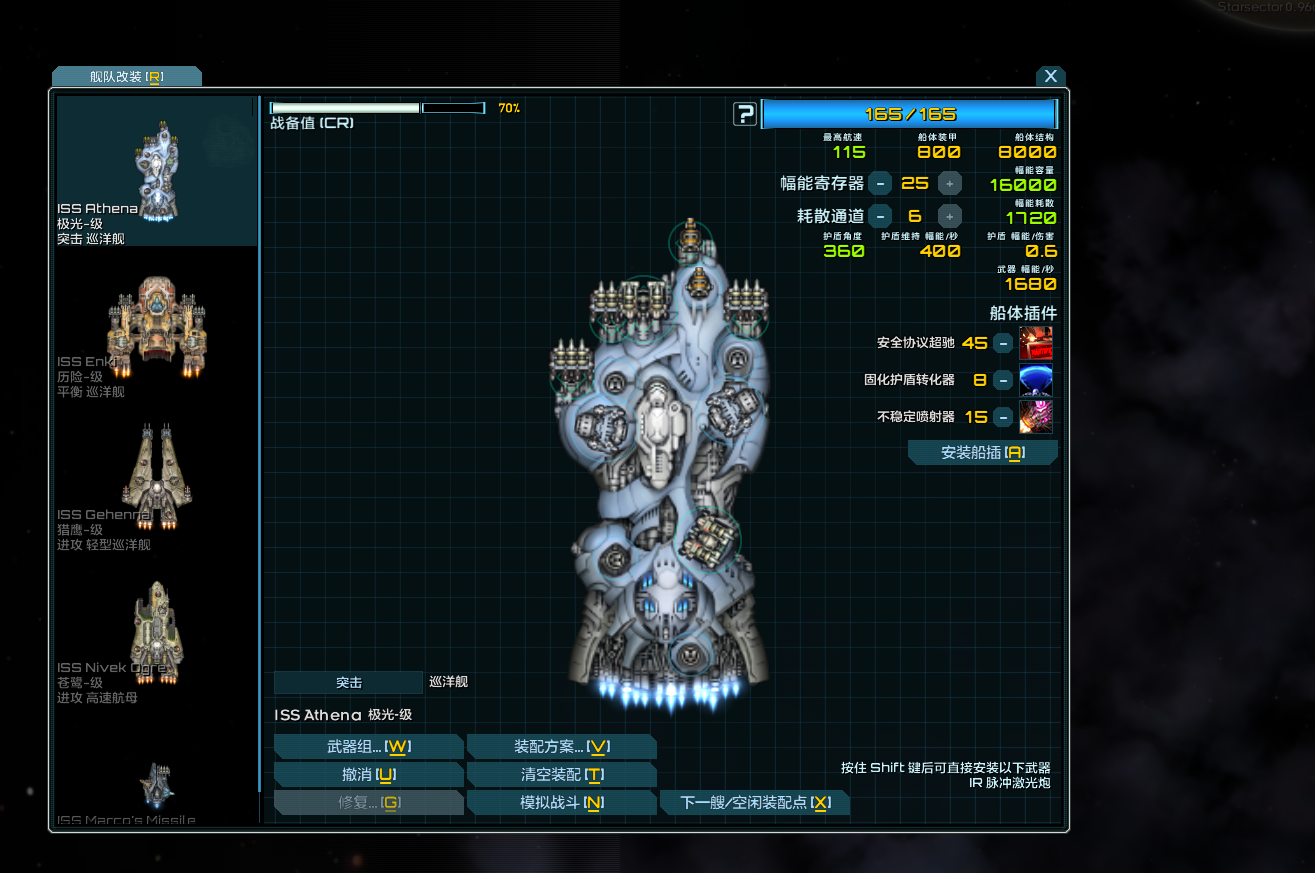
Task: Switch to the 突击 variant tab
Action: (347, 682)
